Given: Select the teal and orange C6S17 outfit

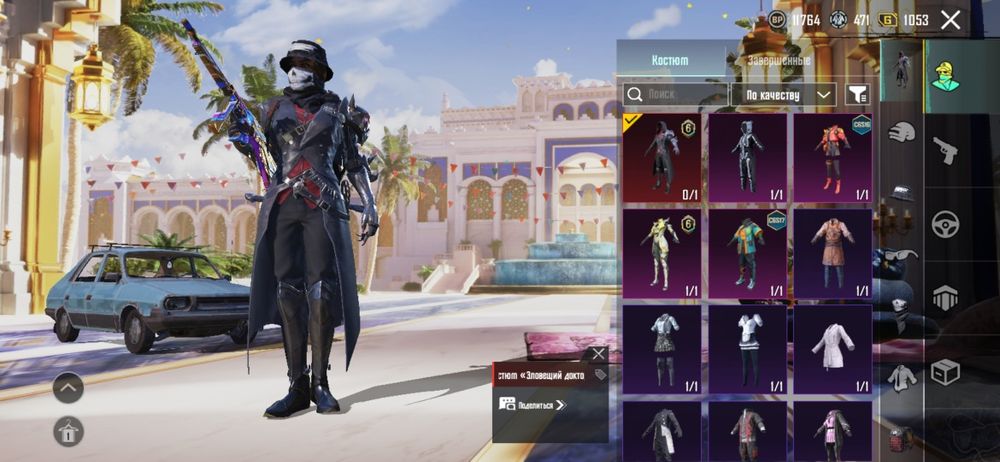Looking at the screenshot, I should 747,253.
